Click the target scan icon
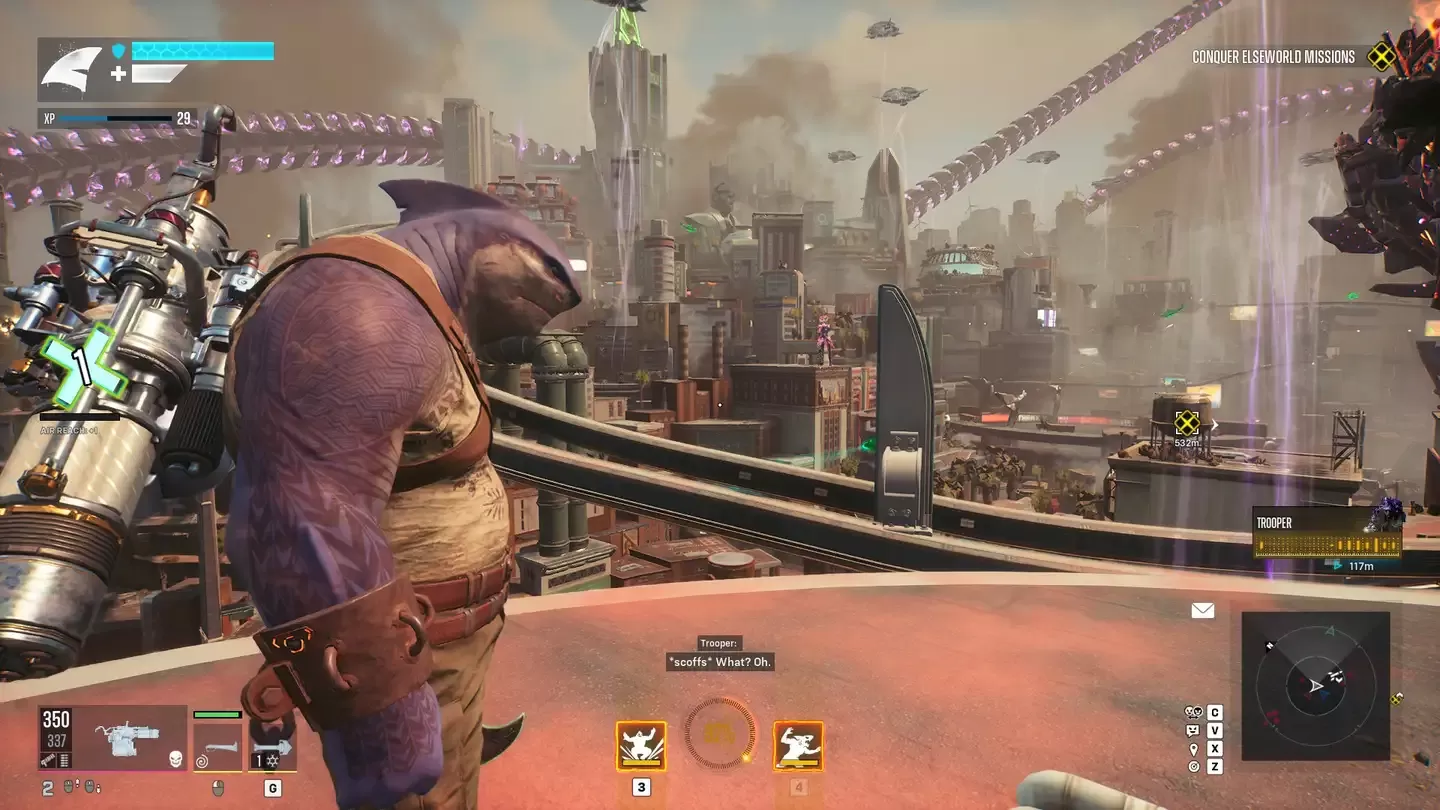The width and height of the screenshot is (1440, 810). coord(1193,767)
